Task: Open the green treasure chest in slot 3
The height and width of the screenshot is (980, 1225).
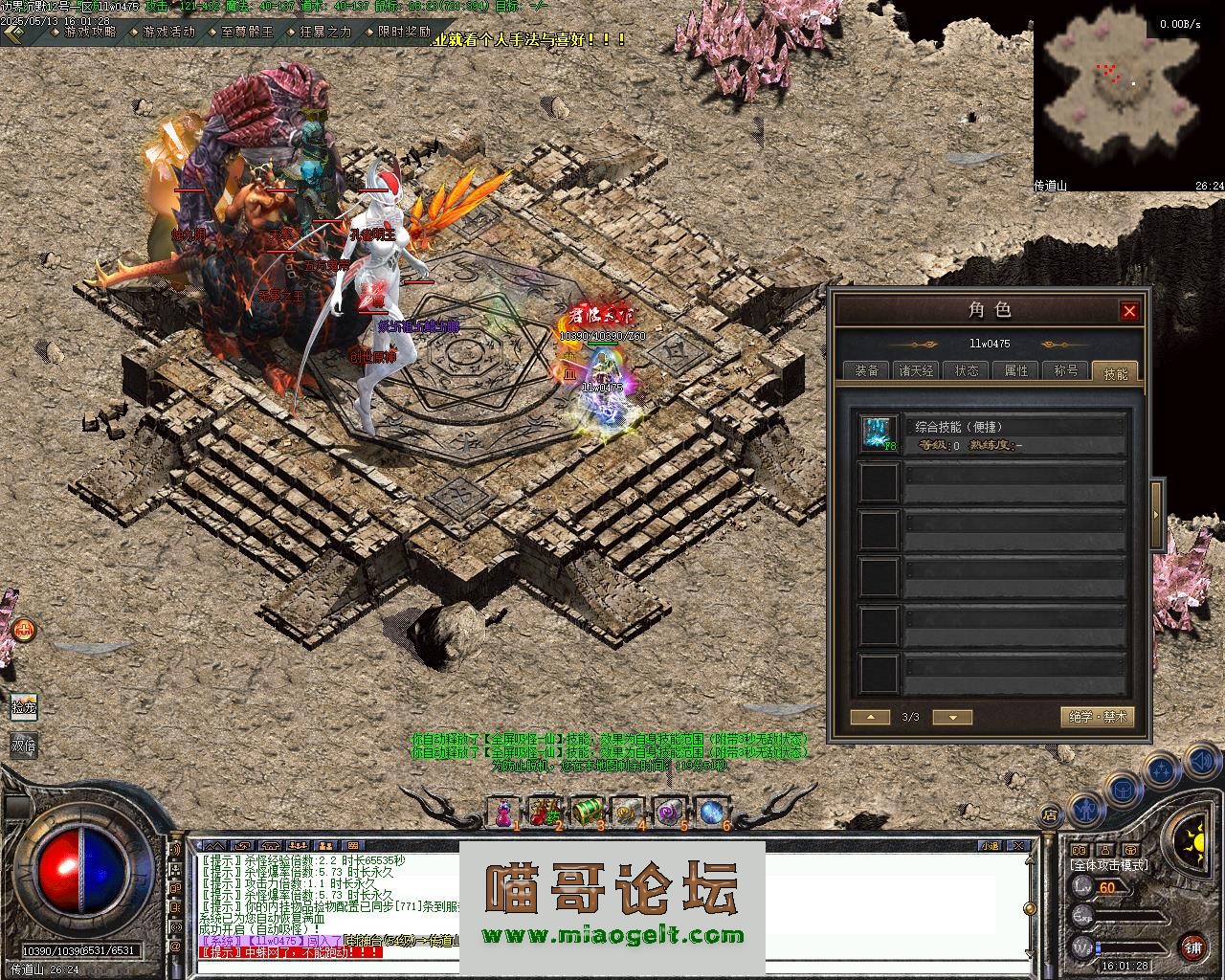Action: pyautogui.click(x=585, y=812)
